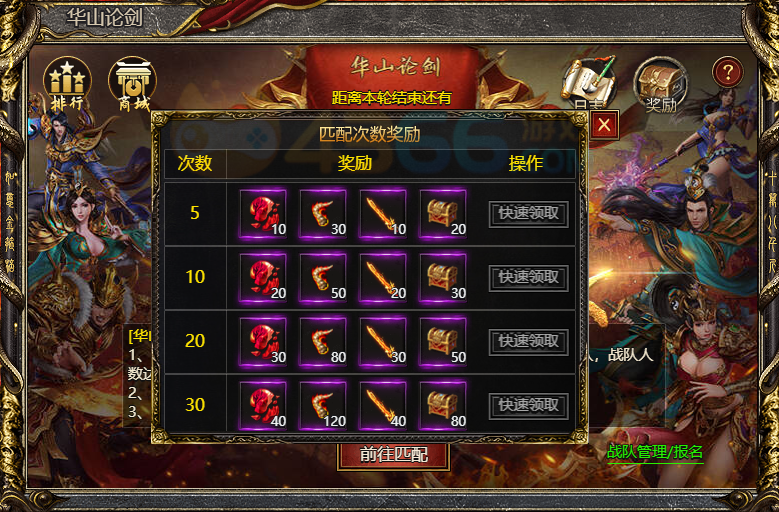Select the golden sword reward in 20-match row

click(x=383, y=341)
